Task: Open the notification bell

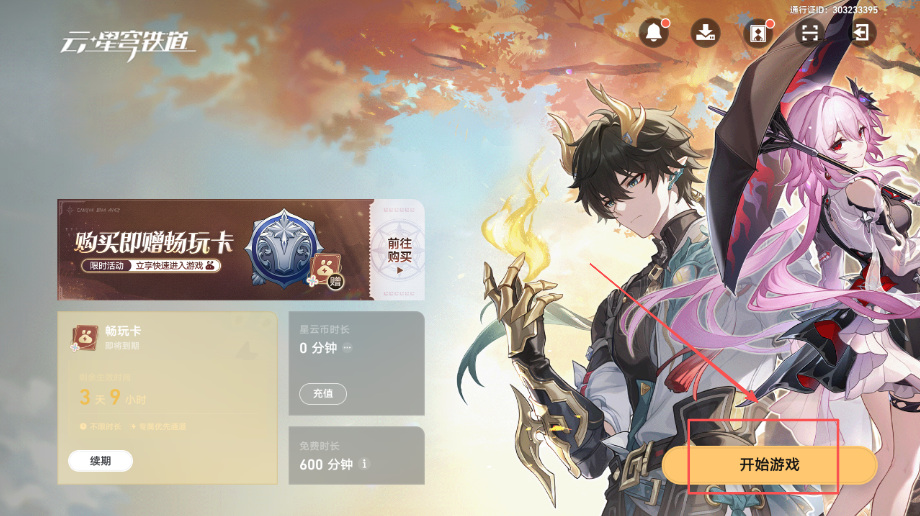Action: (654, 32)
